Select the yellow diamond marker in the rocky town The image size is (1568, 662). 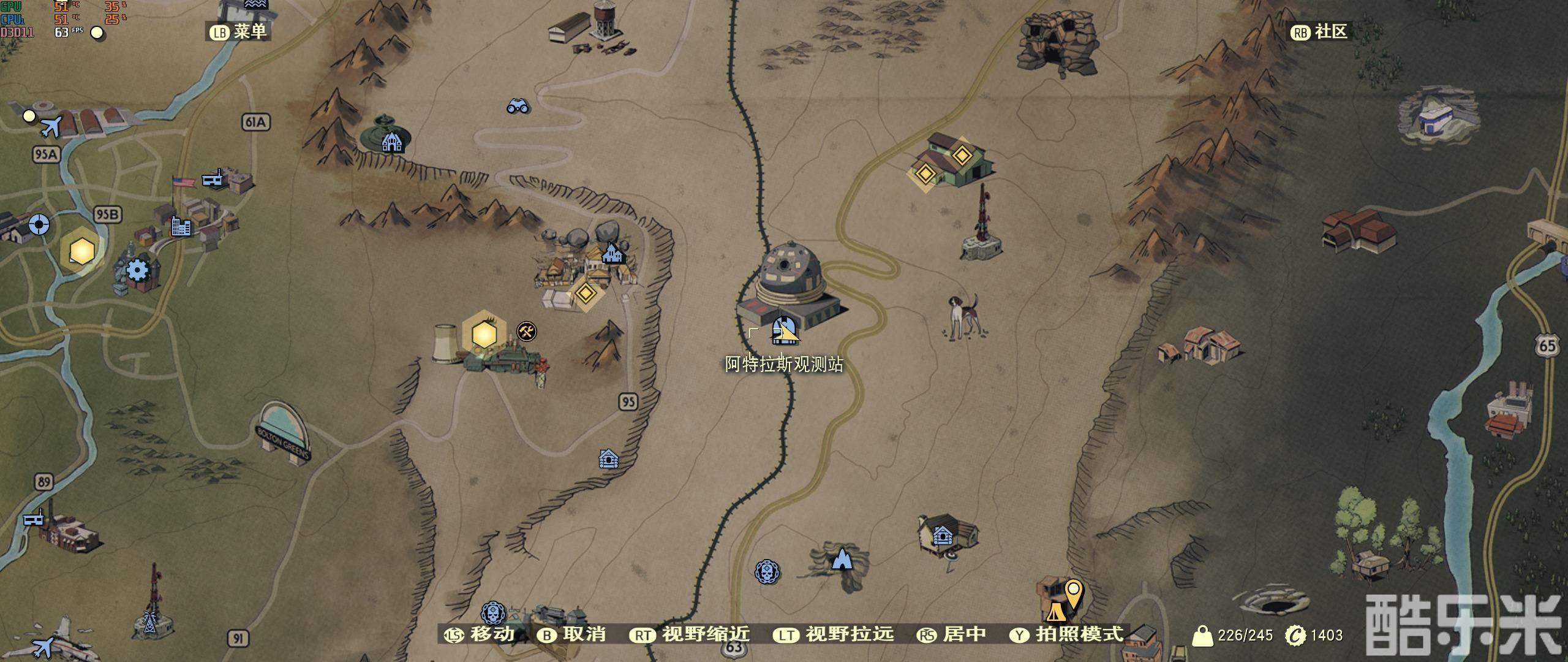pos(586,292)
